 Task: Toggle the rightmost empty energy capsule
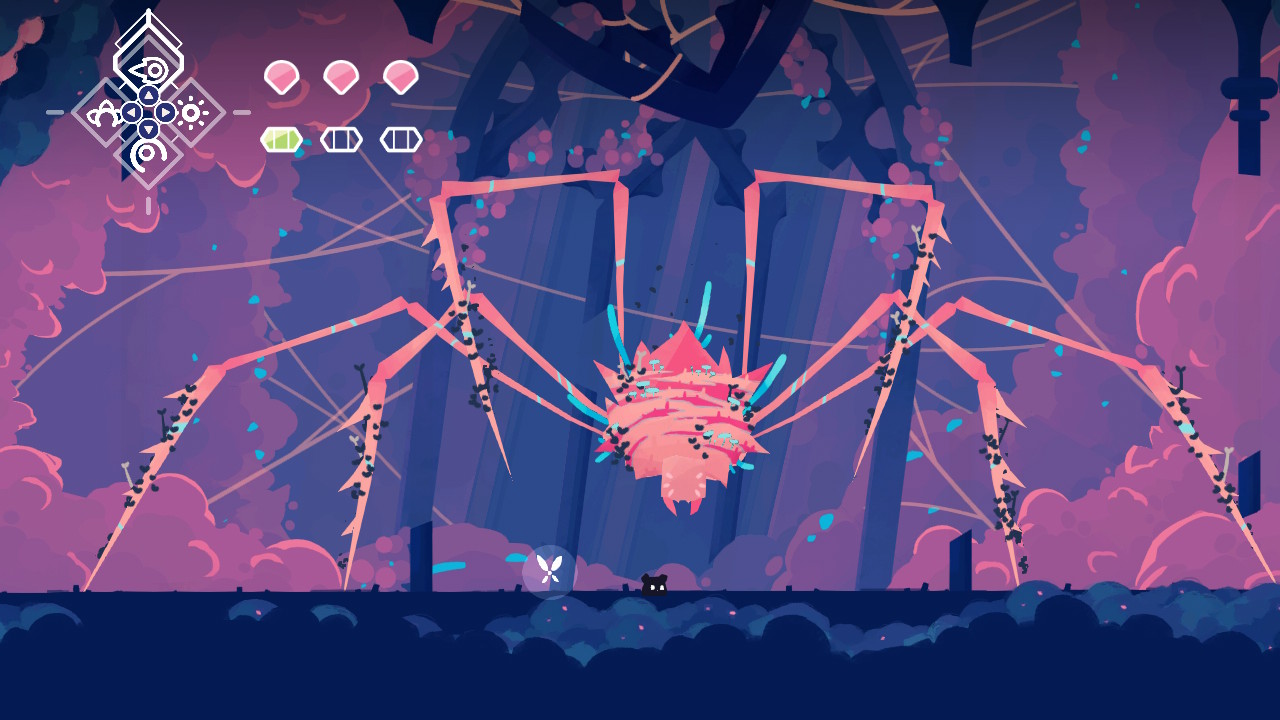pyautogui.click(x=399, y=140)
